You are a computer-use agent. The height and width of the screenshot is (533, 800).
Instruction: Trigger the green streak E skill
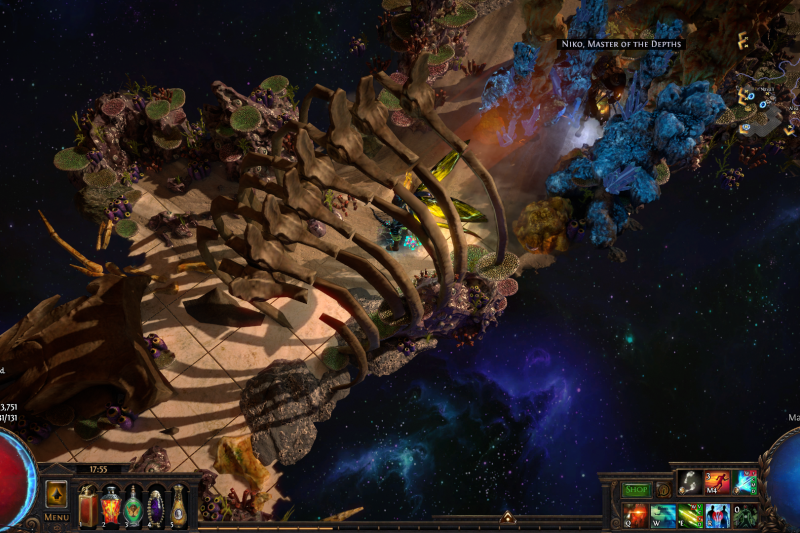690,516
